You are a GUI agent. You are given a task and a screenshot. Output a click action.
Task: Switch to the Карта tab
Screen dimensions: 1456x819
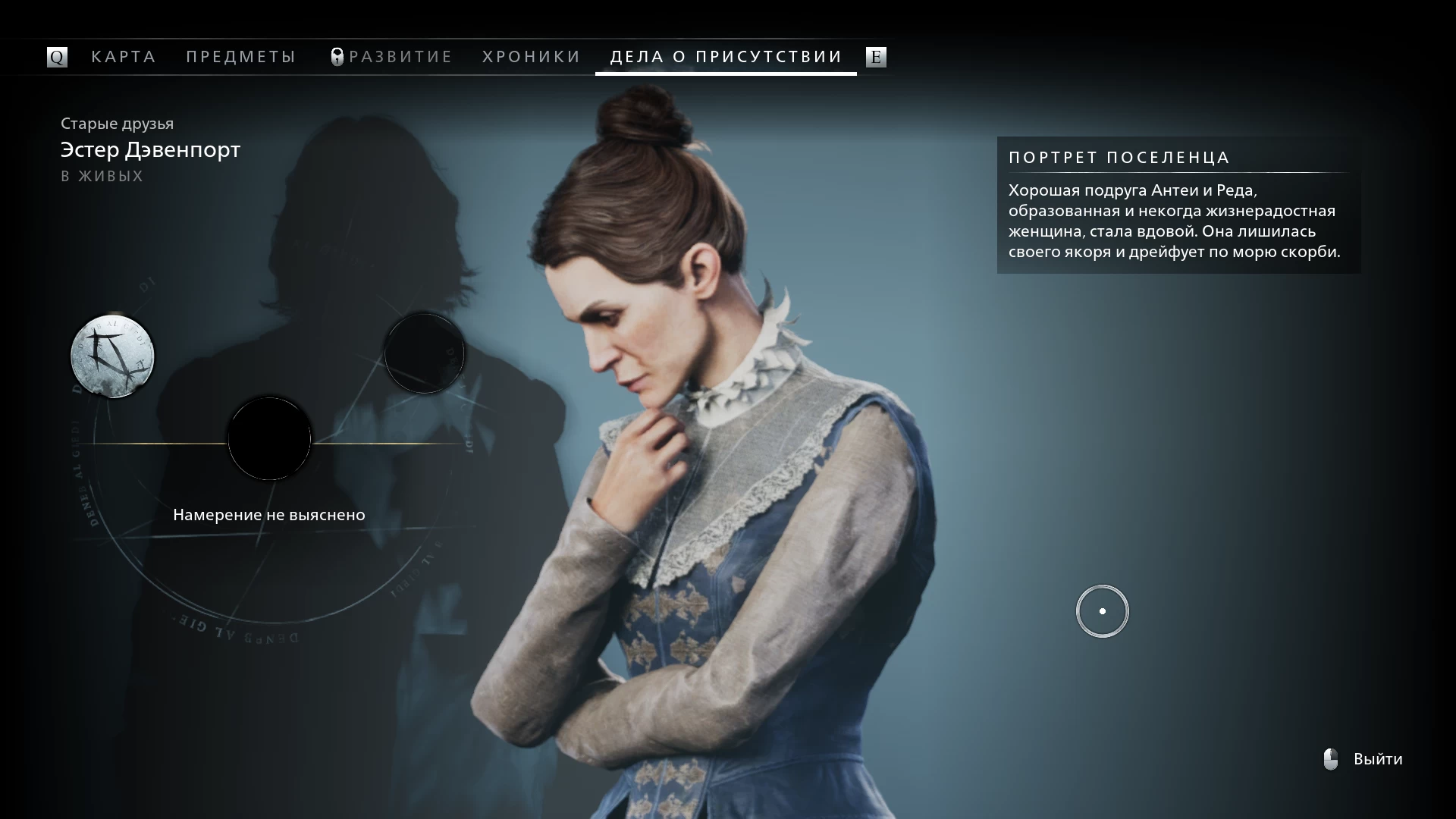(124, 57)
